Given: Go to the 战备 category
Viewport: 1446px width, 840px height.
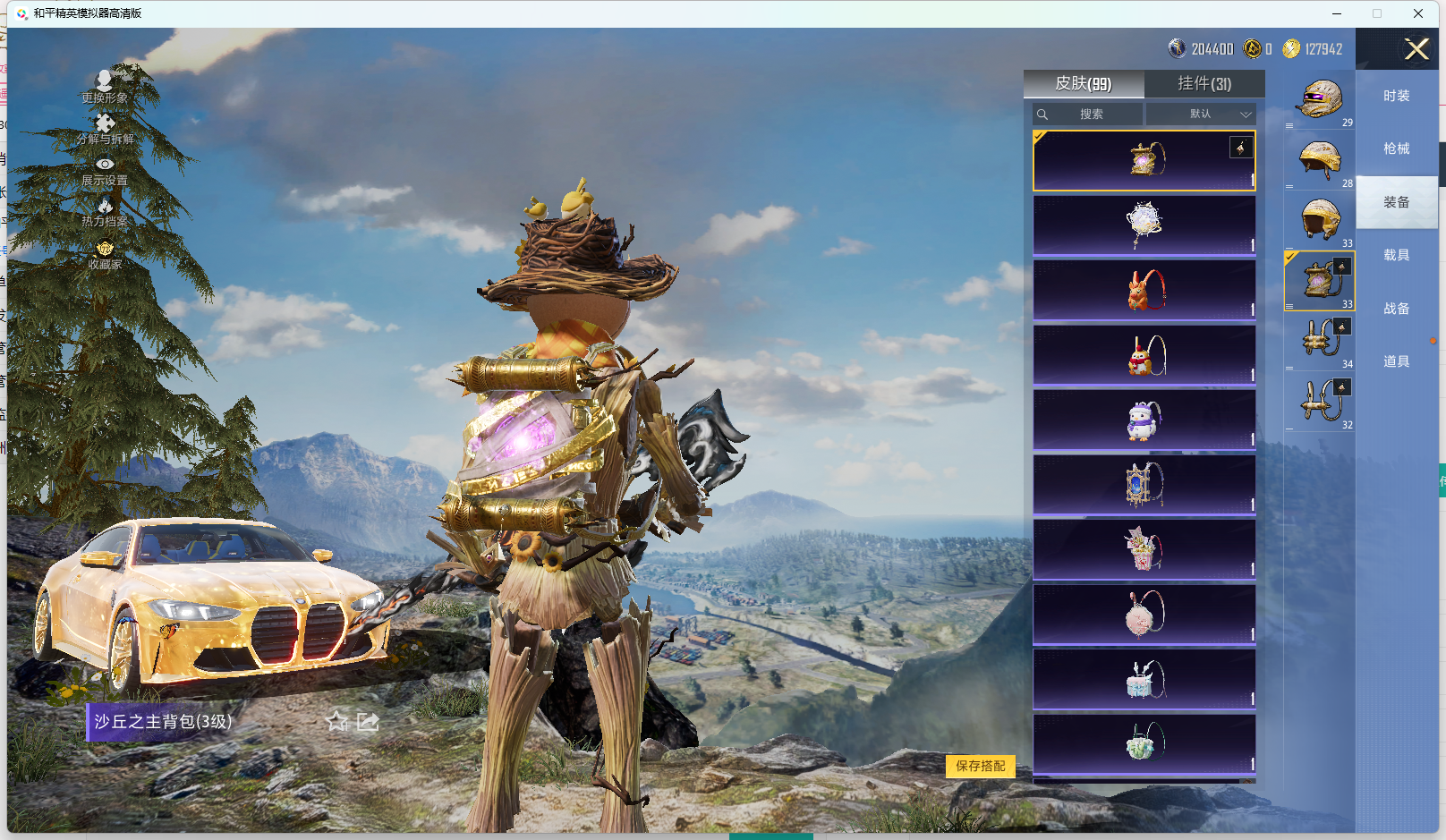Looking at the screenshot, I should 1396,309.
